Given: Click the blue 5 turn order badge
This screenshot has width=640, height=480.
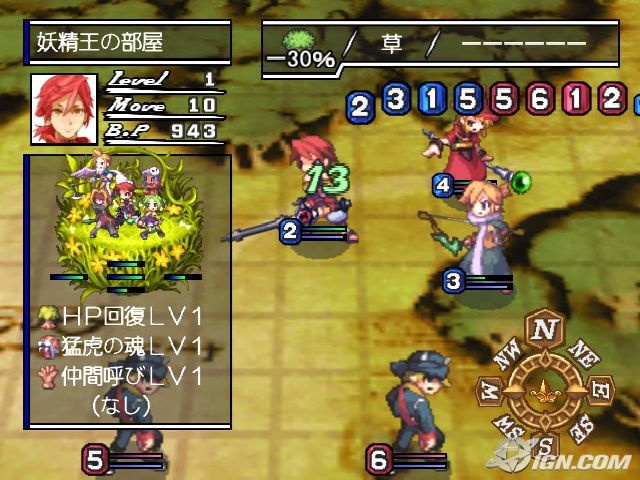Looking at the screenshot, I should 468,98.
